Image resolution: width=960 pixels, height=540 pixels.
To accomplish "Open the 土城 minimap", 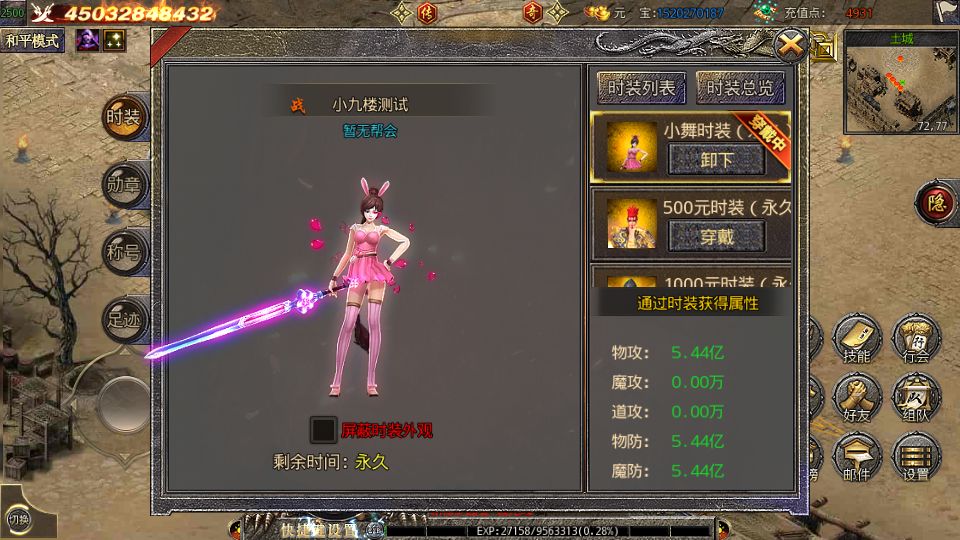I will click(902, 84).
